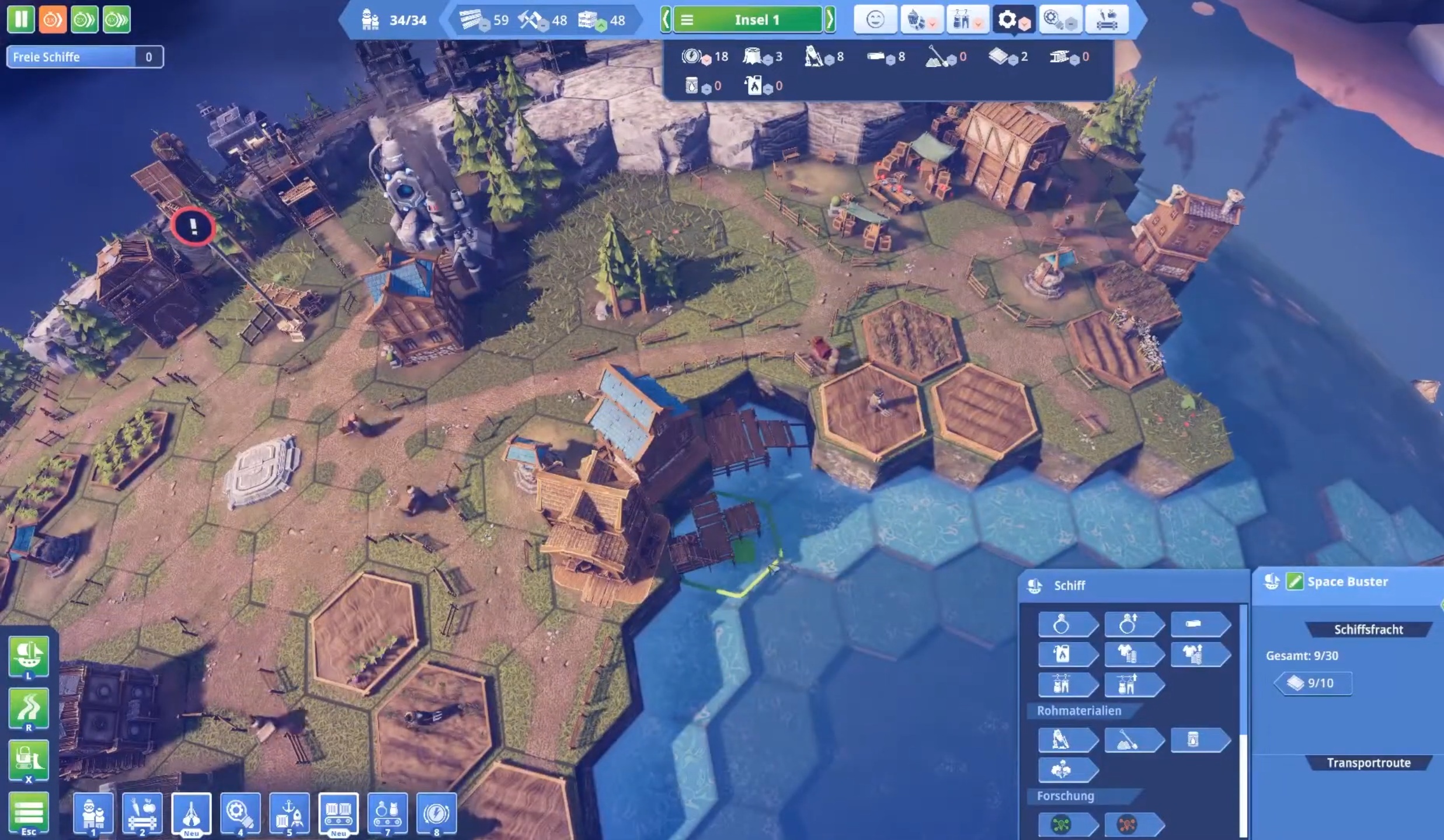Switch to the previous island with left arrow

pyautogui.click(x=665, y=20)
